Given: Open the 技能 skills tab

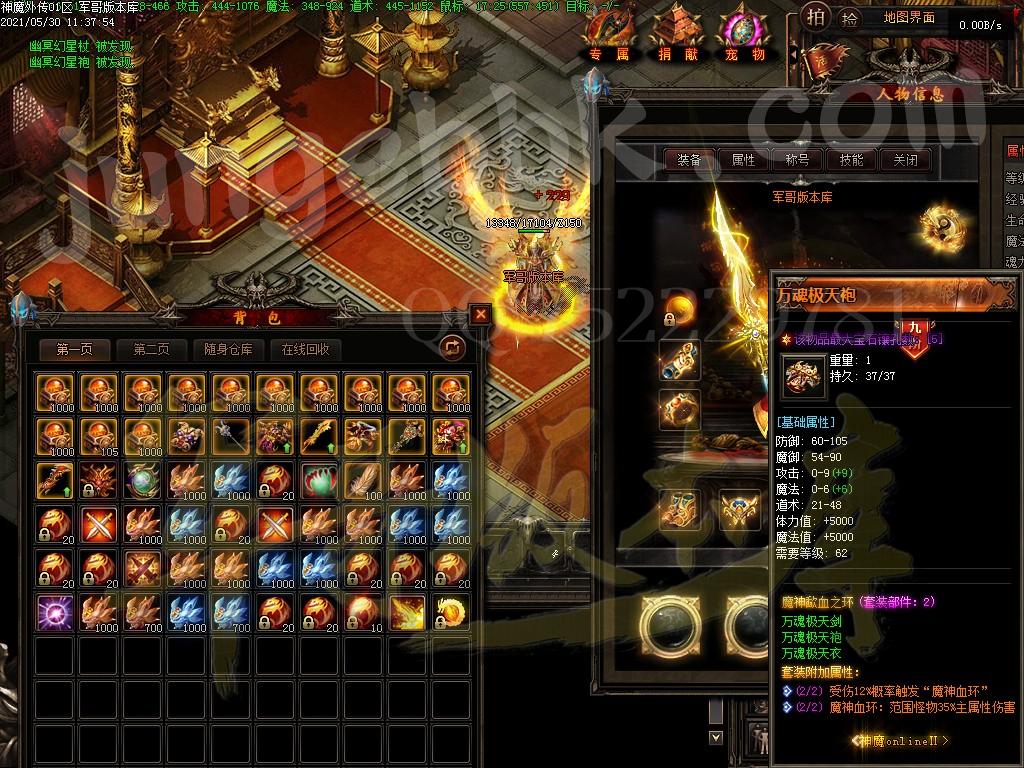Looking at the screenshot, I should (x=851, y=160).
